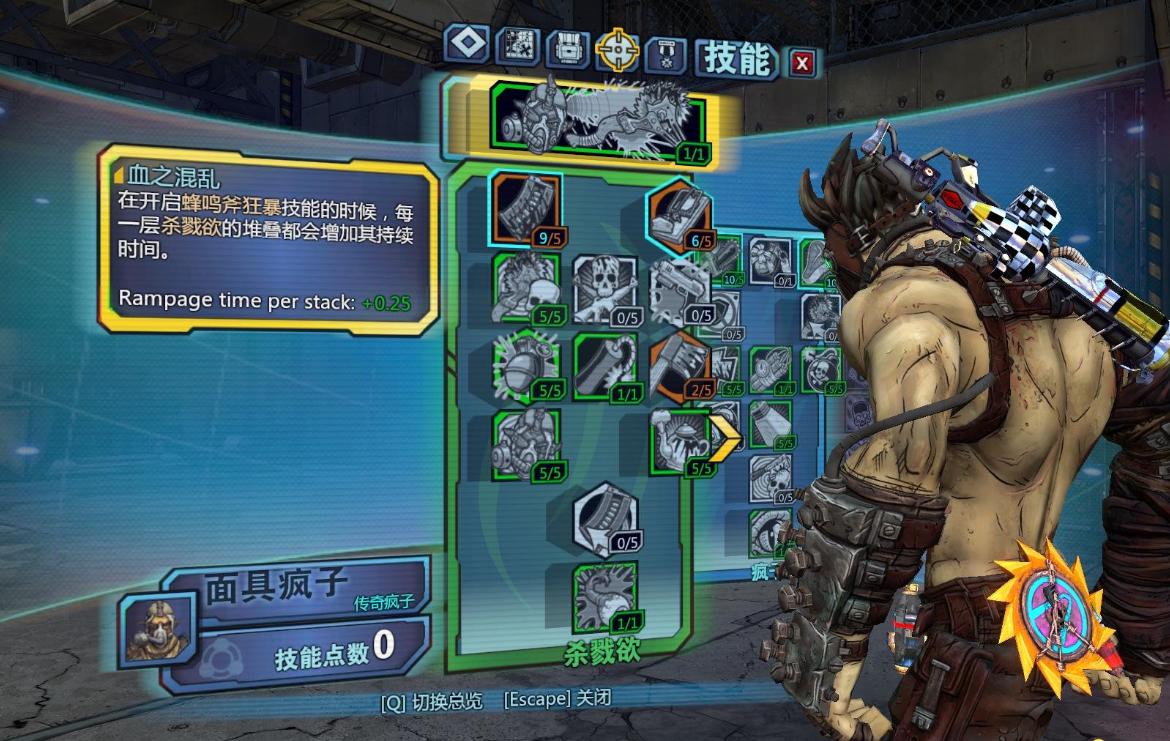Open the diamond missions tab

click(467, 43)
